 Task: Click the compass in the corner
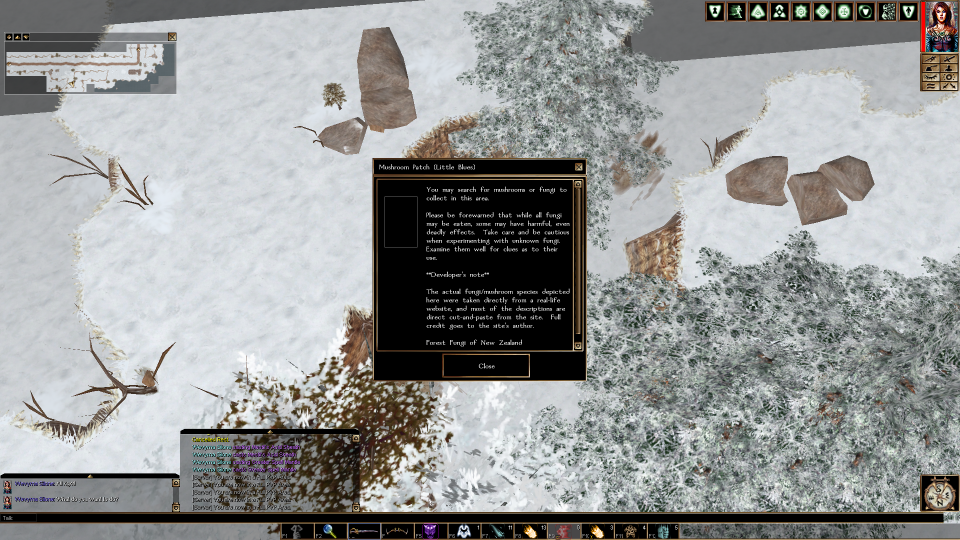tap(938, 493)
